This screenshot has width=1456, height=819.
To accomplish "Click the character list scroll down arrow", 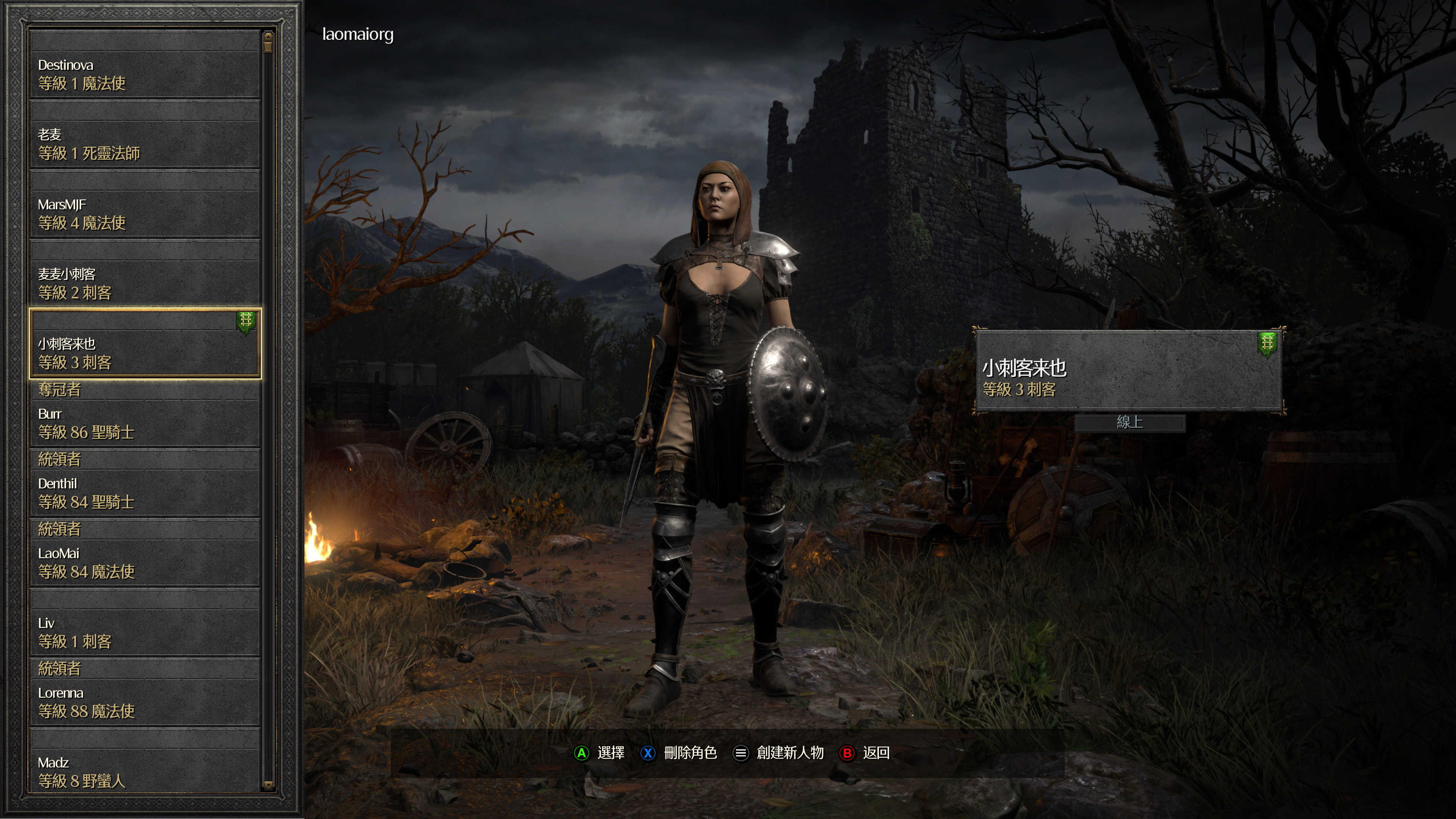I will [x=268, y=784].
